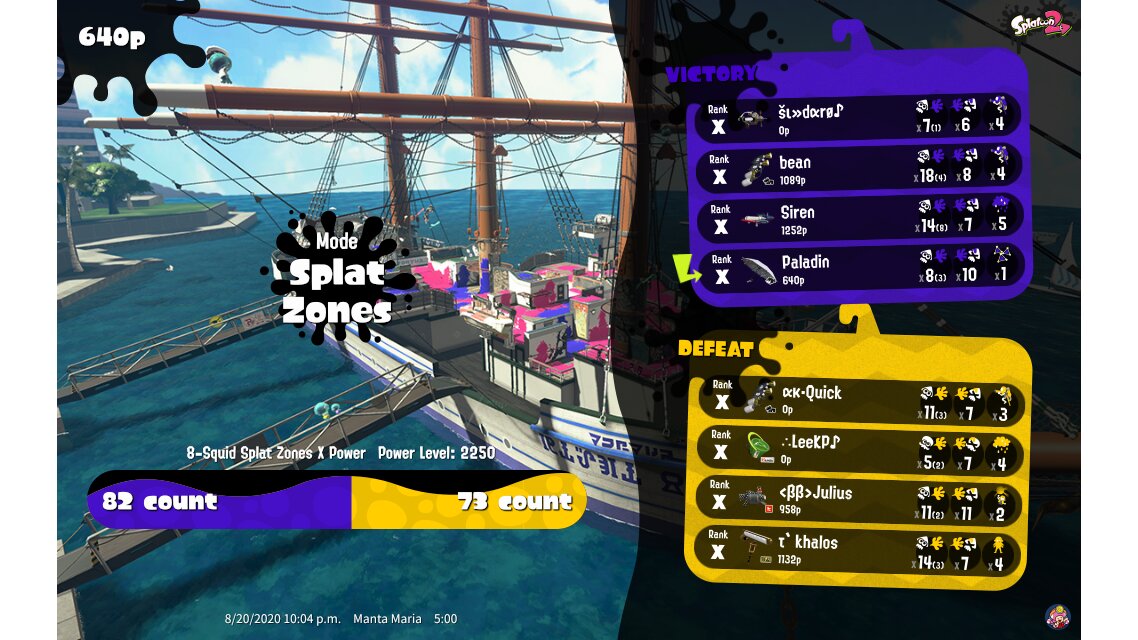Click the character avatar icon in the corner

1057,616
